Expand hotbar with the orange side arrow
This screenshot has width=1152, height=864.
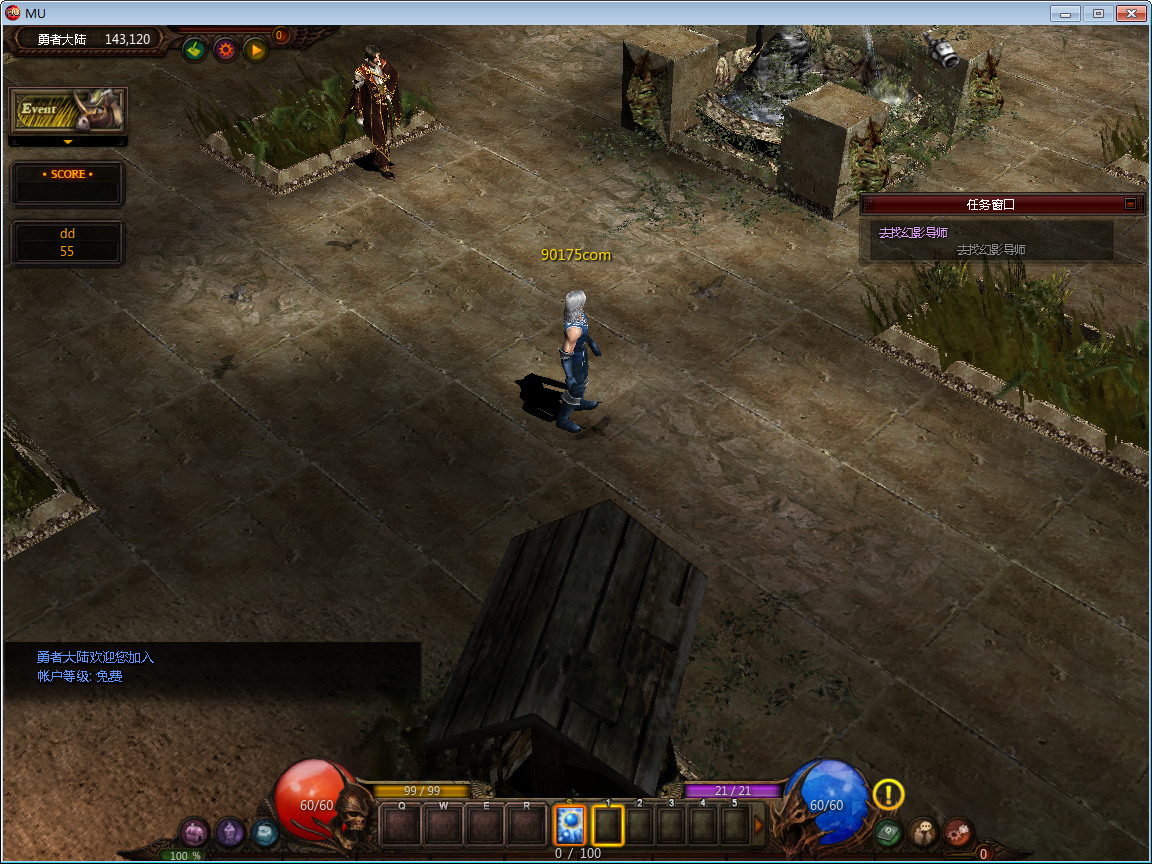coord(758,825)
